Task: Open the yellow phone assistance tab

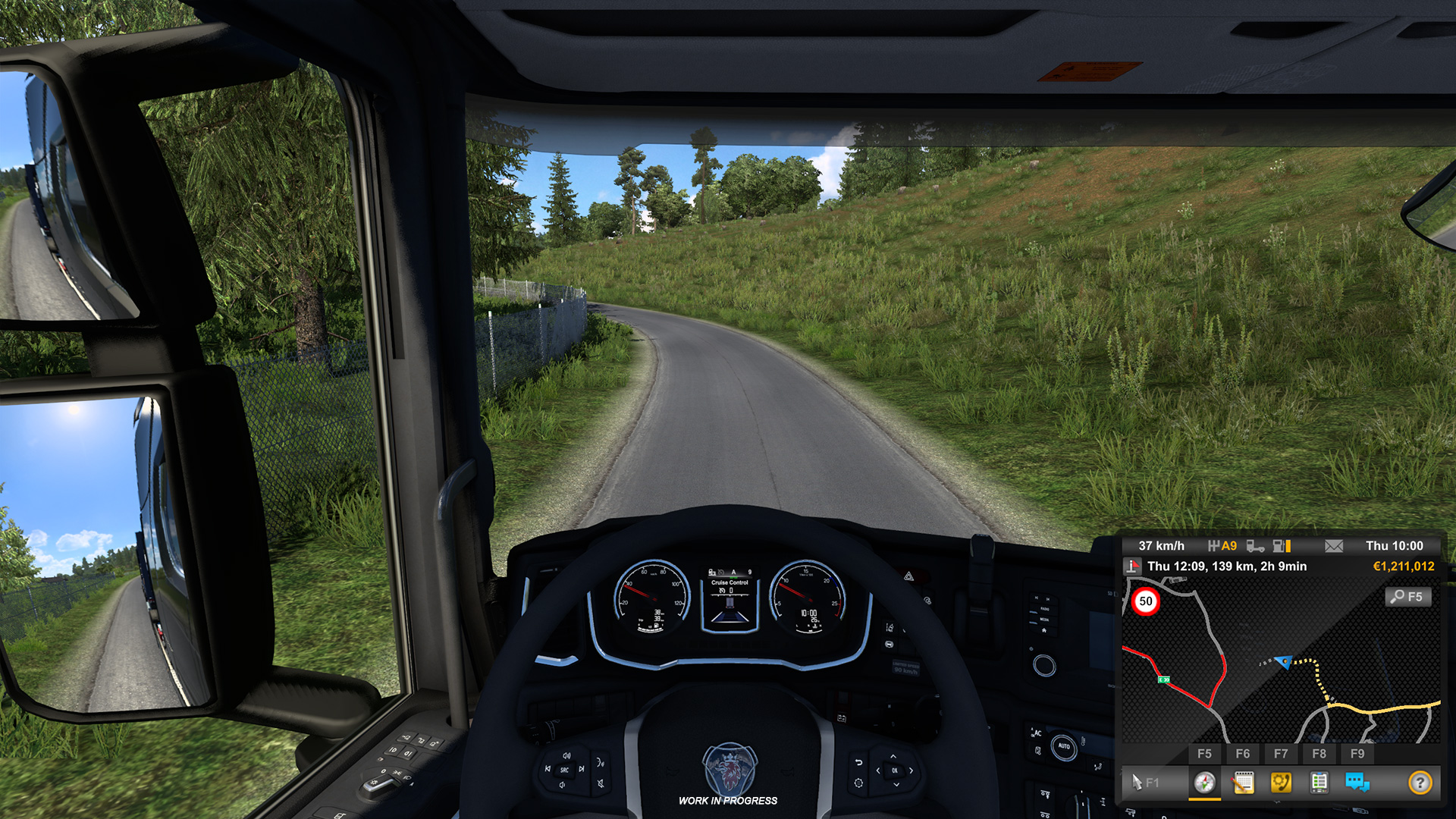Action: pos(1281,782)
